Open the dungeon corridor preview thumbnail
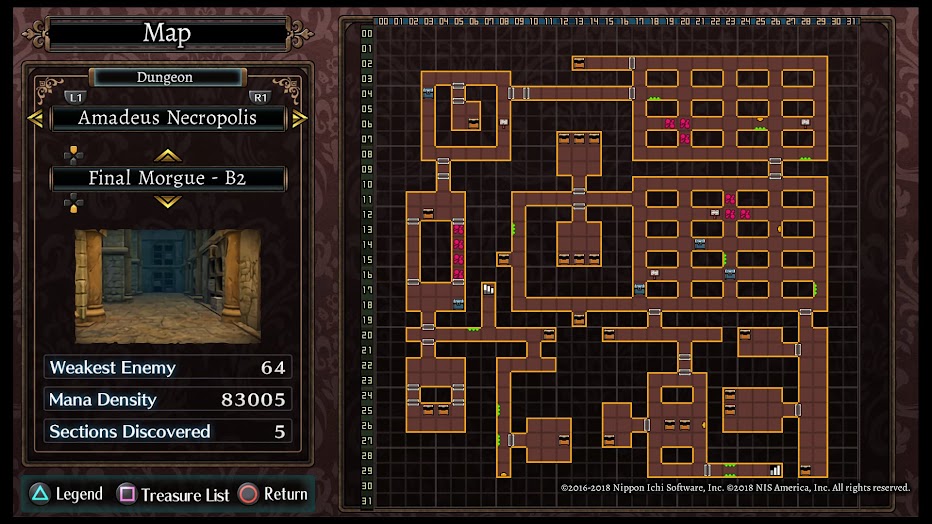 click(x=167, y=285)
